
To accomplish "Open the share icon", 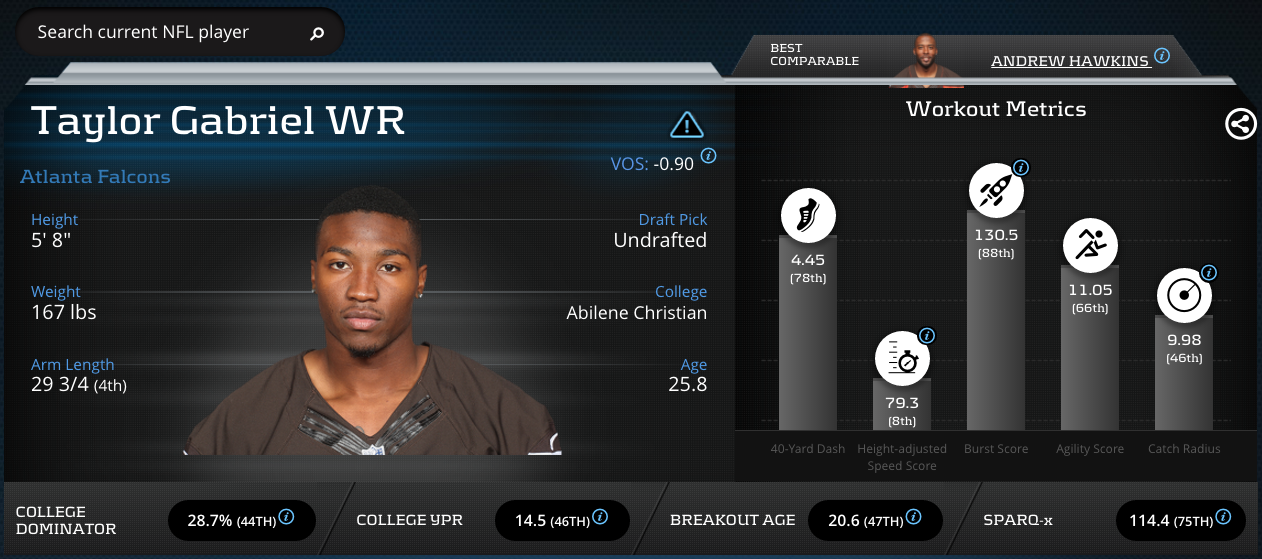I will (x=1241, y=124).
